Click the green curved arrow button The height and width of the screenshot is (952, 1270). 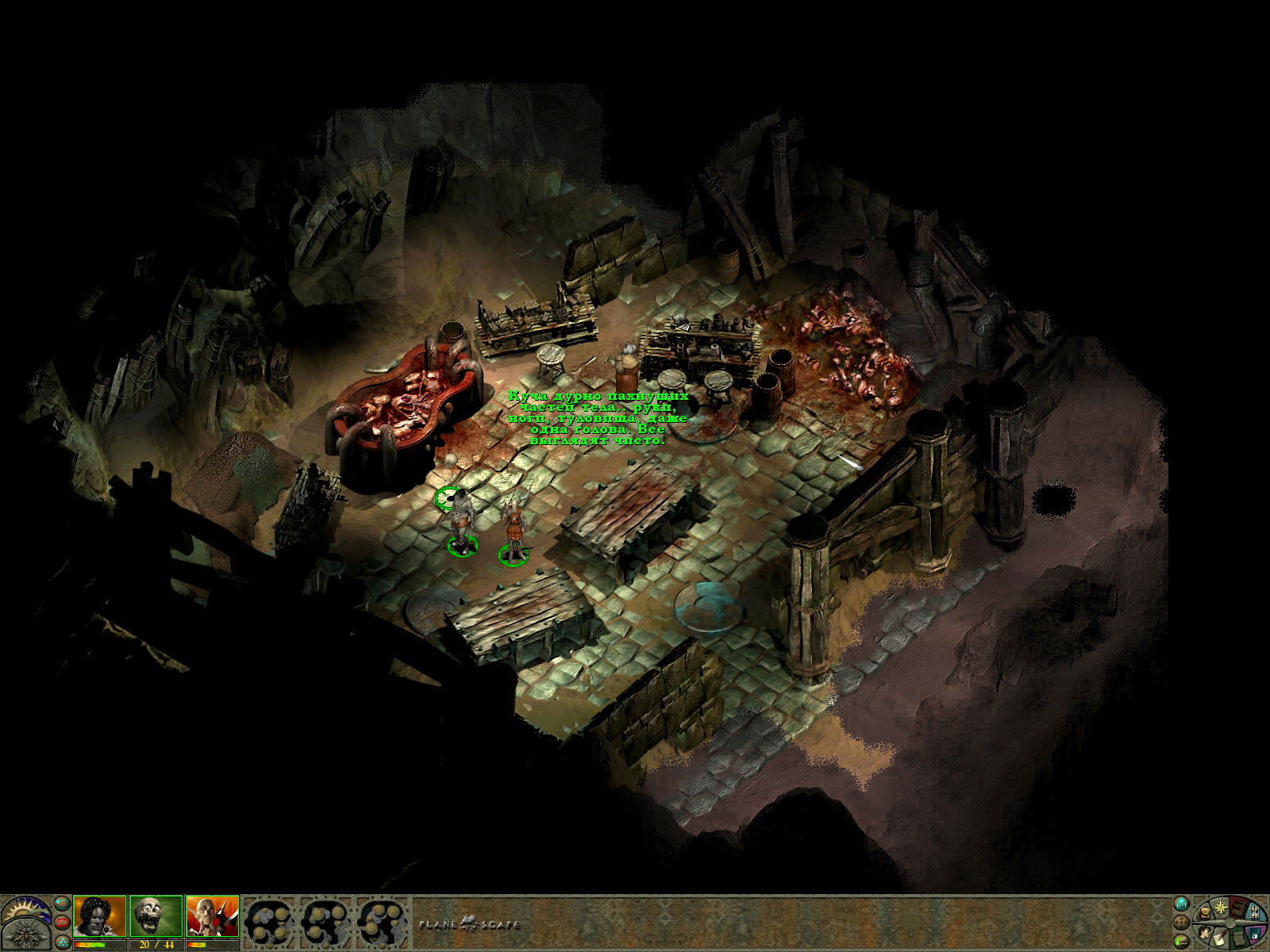(1182, 942)
